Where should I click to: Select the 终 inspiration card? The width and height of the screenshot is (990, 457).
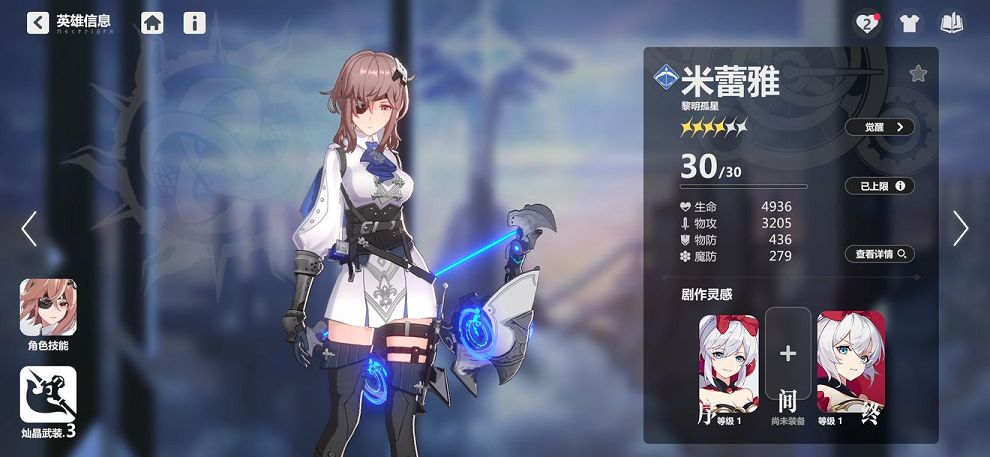click(x=850, y=370)
